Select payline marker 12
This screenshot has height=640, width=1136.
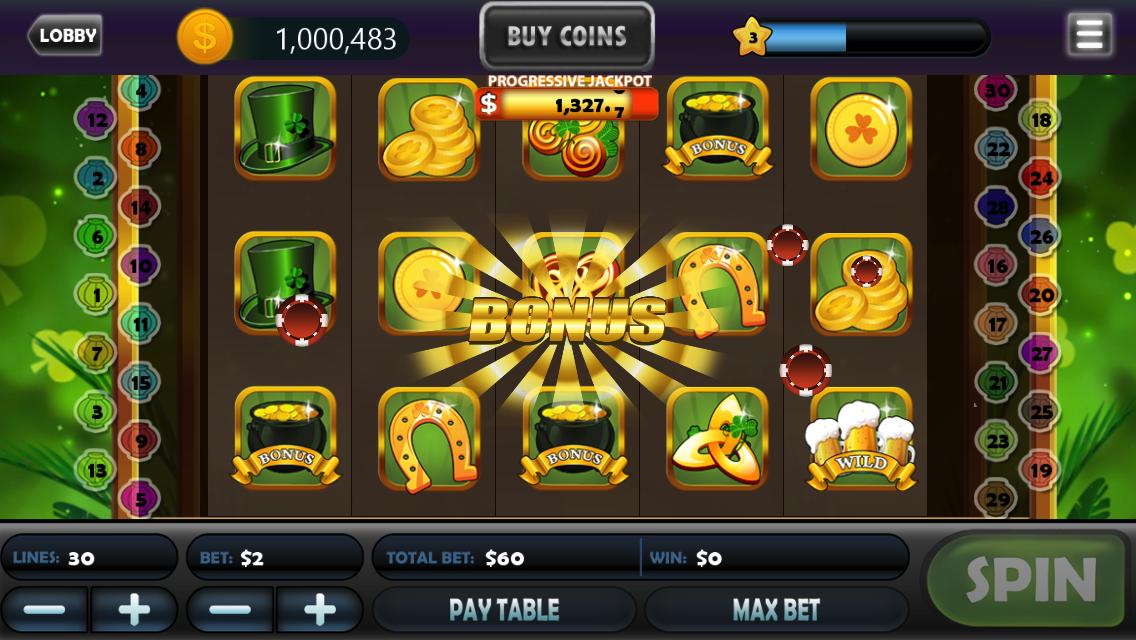pos(97,120)
